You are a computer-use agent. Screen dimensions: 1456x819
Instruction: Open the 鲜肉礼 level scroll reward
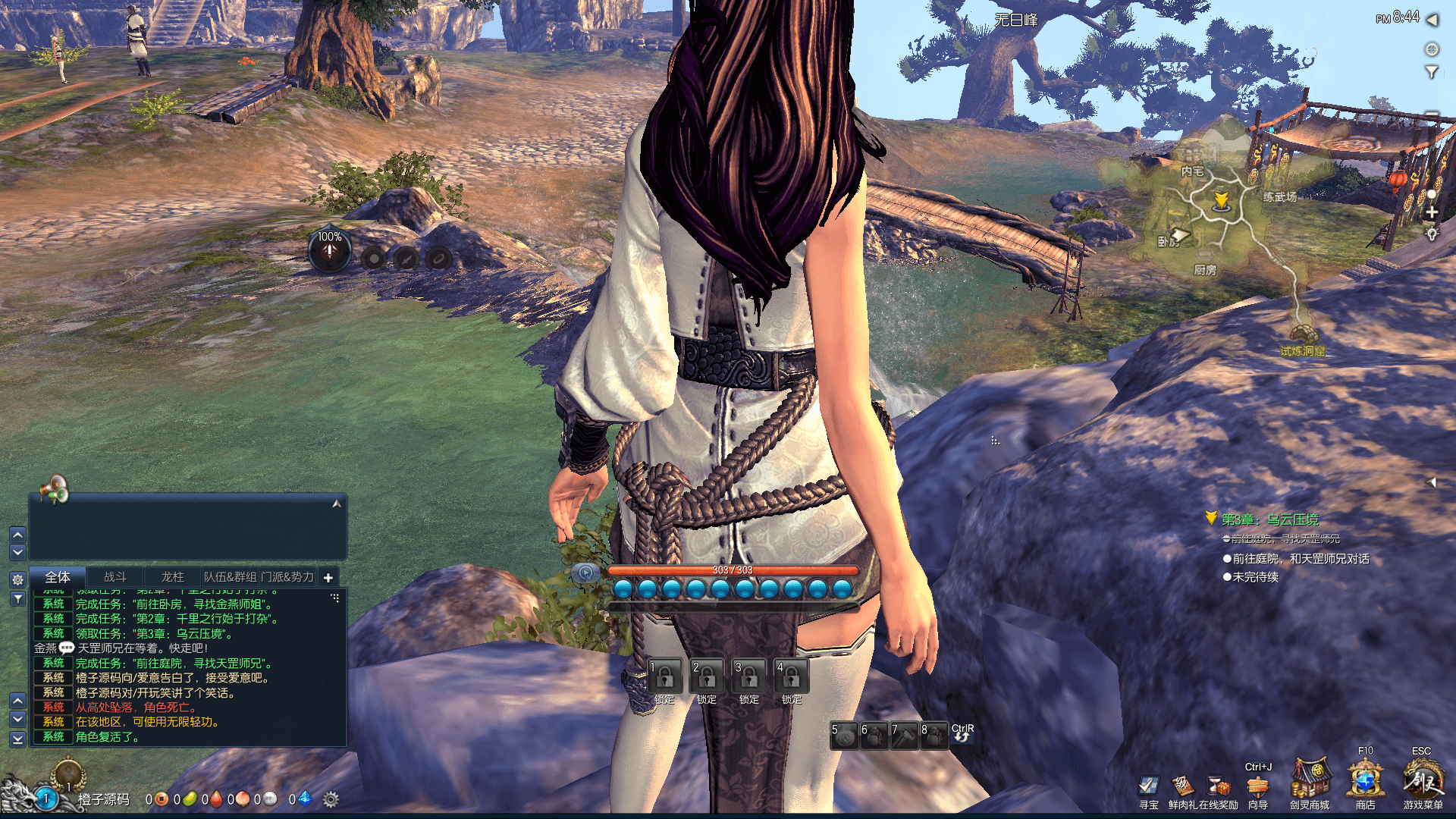coord(1182,786)
